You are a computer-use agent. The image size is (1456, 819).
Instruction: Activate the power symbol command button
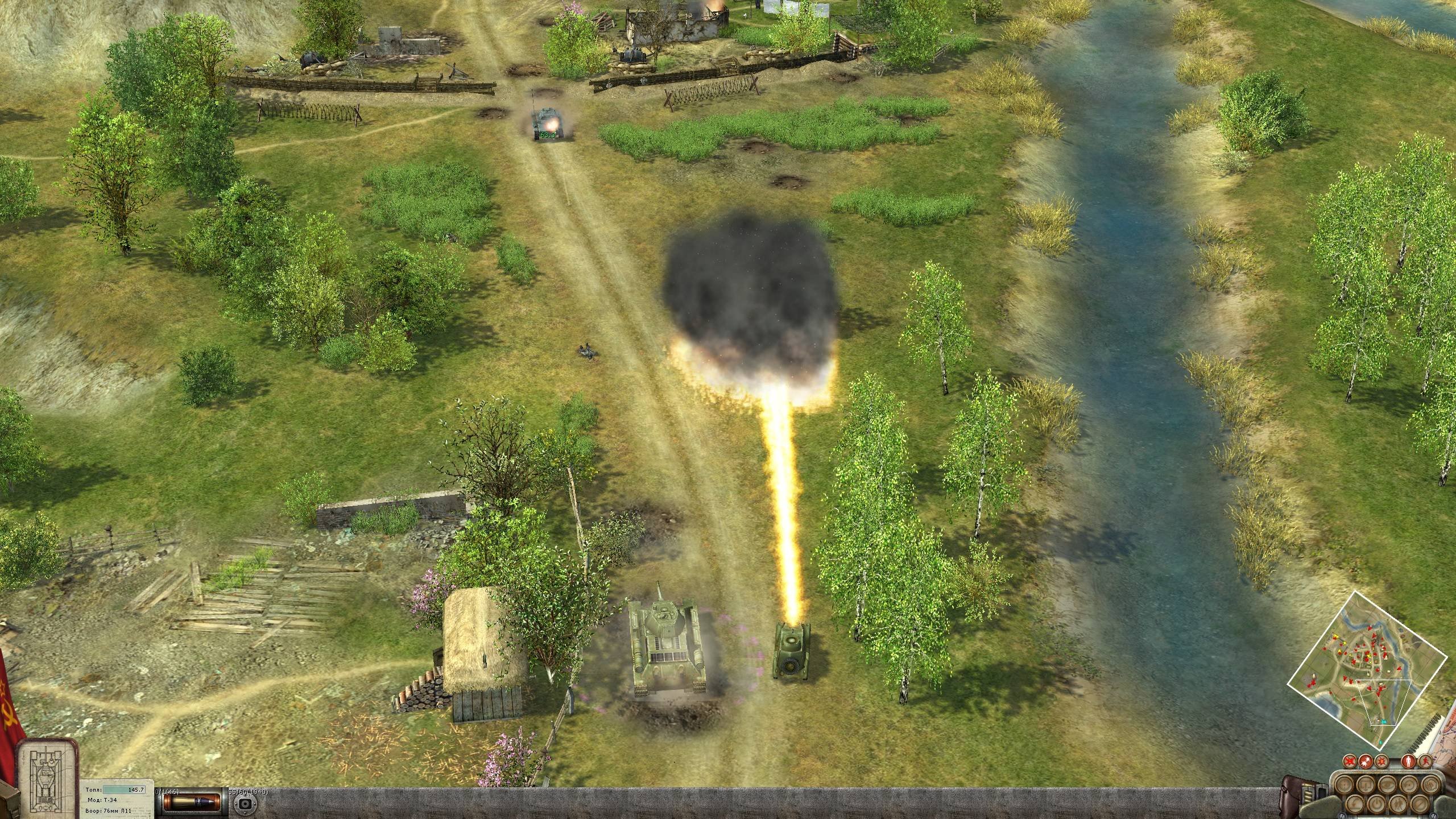pos(1376,804)
